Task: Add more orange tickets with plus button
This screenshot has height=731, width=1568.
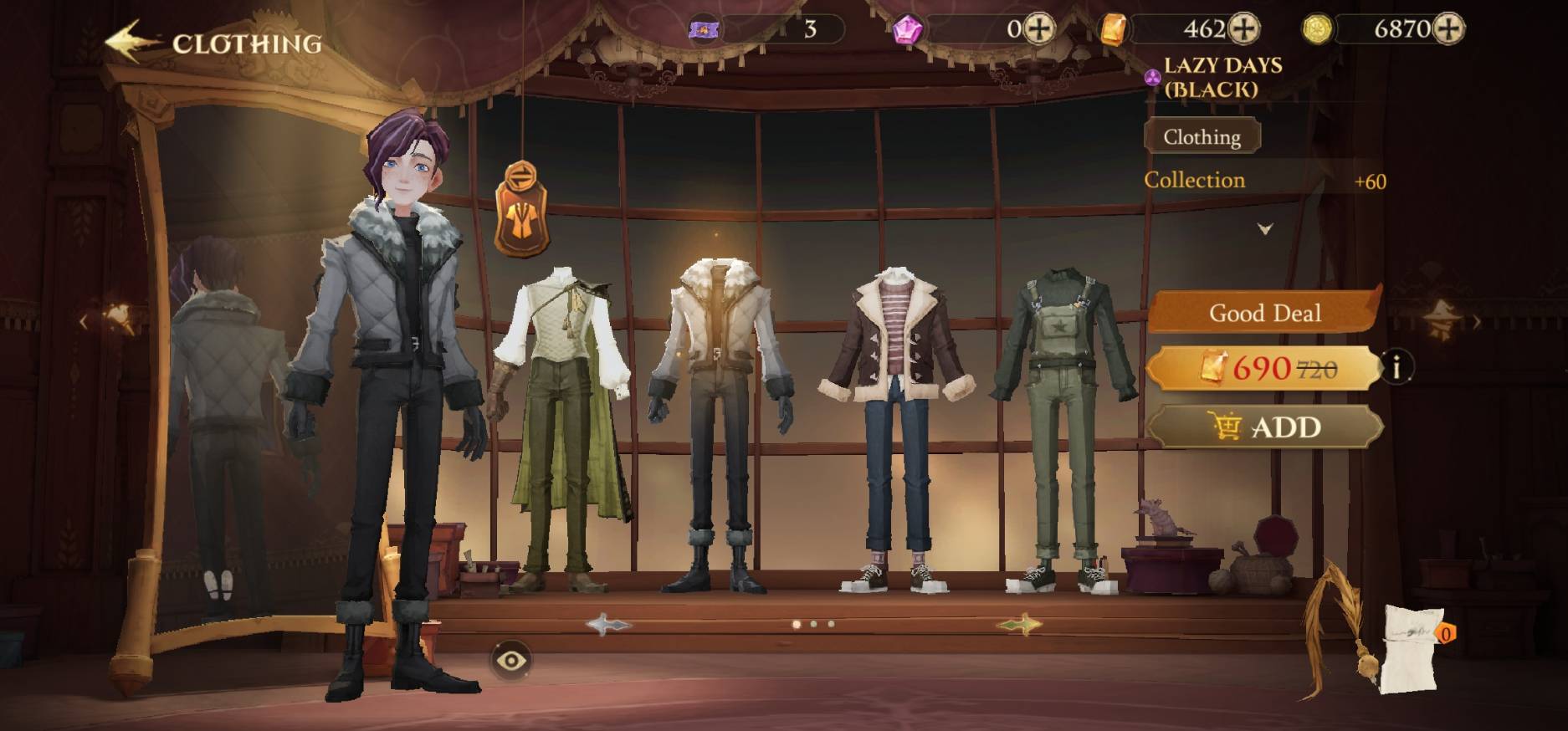Action: 1244,29
